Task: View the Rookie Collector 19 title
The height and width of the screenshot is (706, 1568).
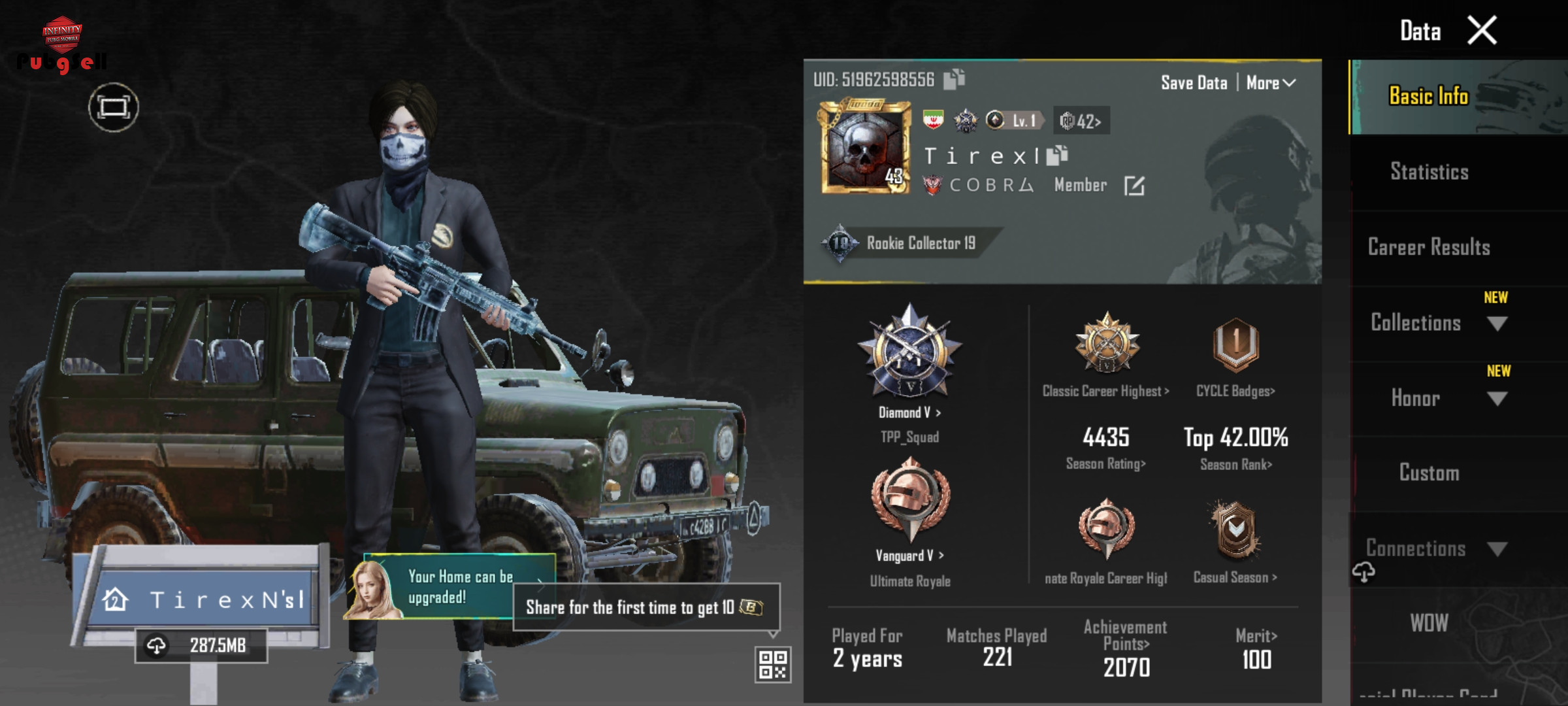Action: point(908,243)
